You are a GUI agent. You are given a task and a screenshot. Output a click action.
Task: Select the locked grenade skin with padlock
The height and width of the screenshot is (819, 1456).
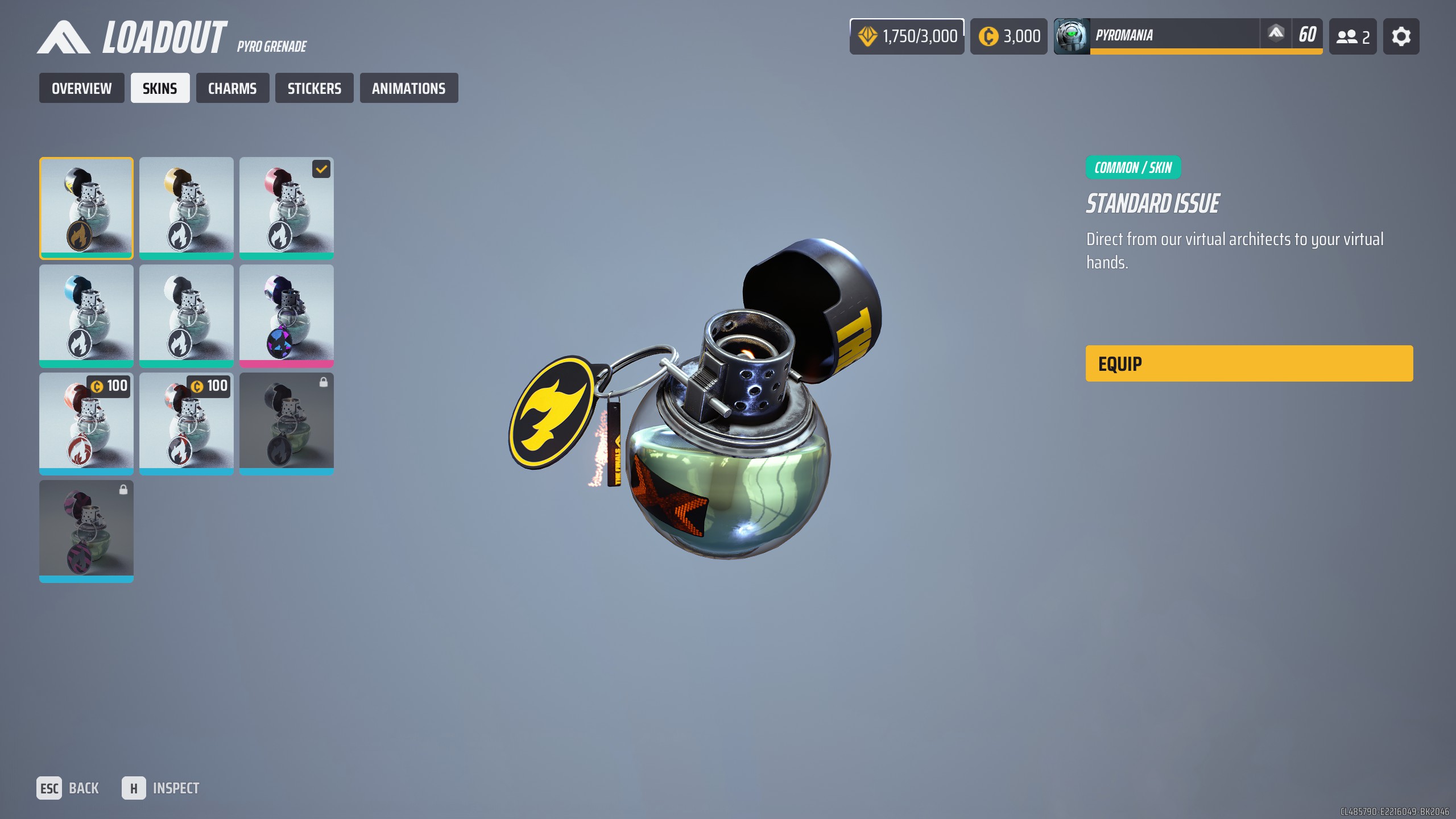[287, 424]
